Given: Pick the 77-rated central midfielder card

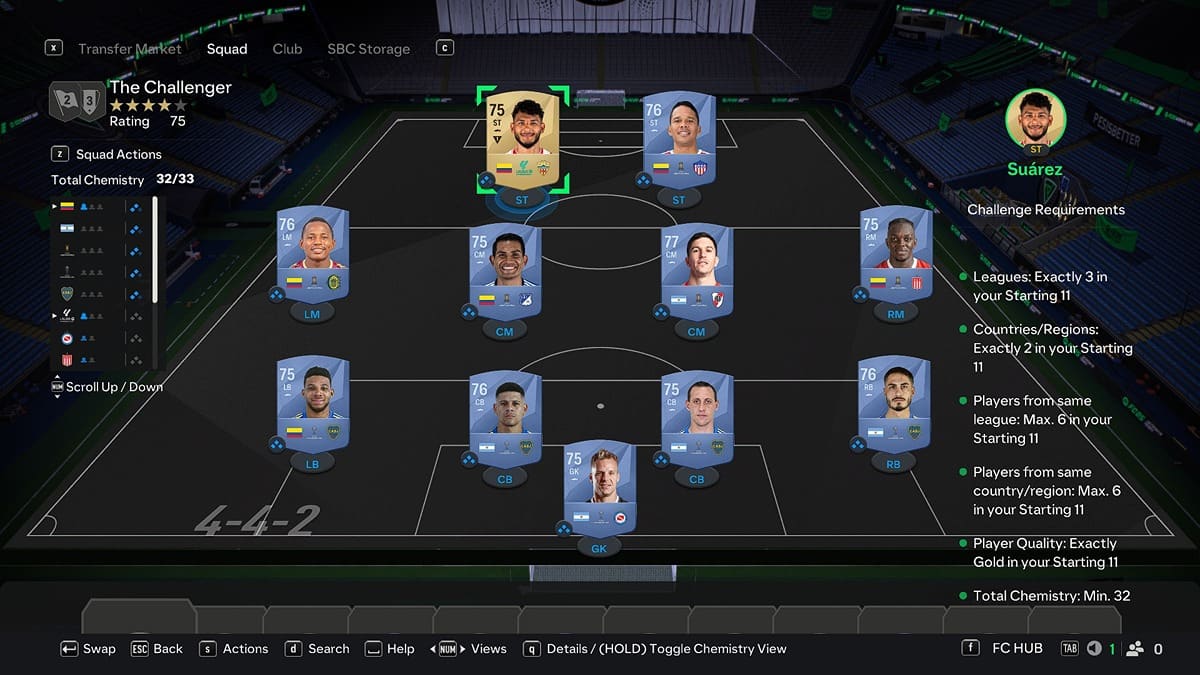Looking at the screenshot, I should [697, 272].
